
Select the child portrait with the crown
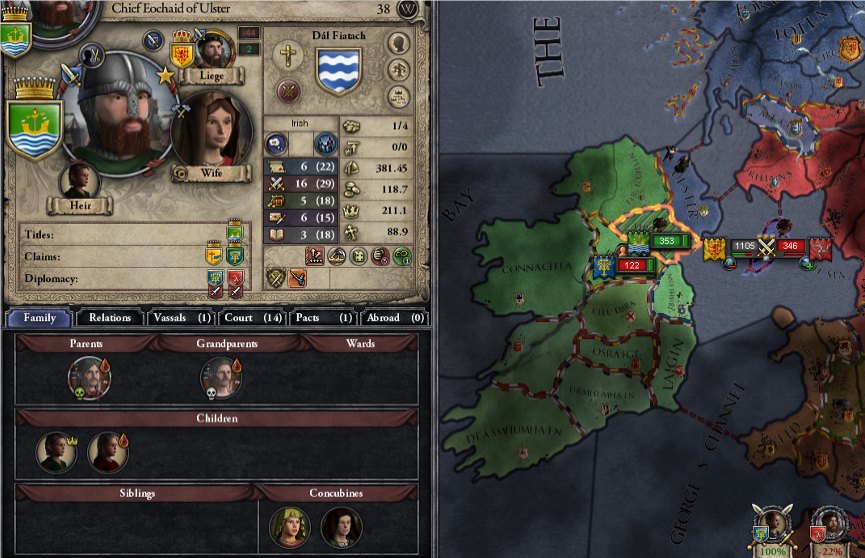(x=57, y=452)
